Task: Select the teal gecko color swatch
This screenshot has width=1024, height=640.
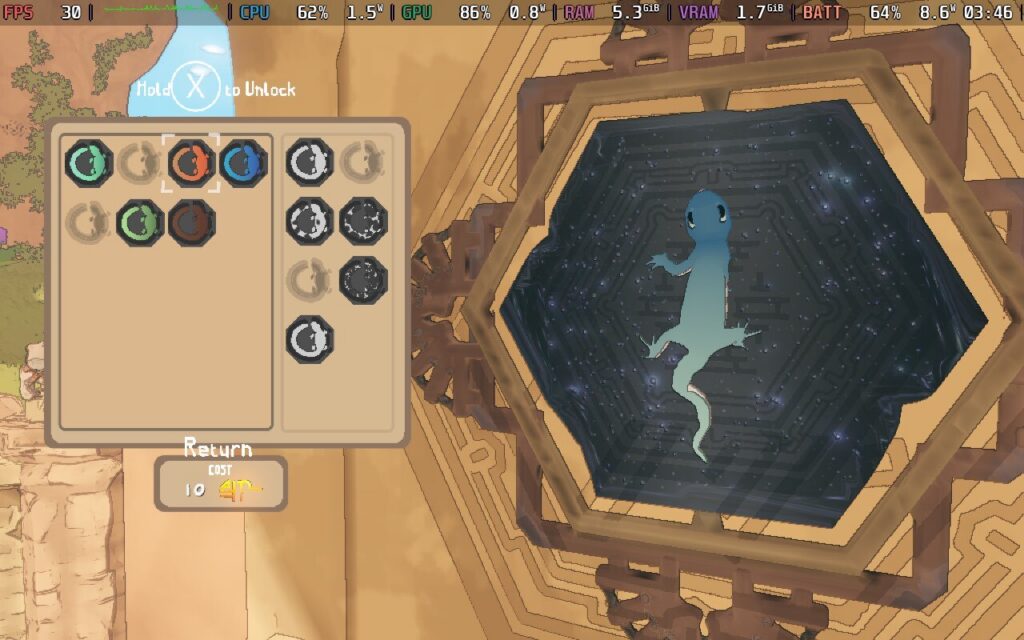Action: coord(89,163)
